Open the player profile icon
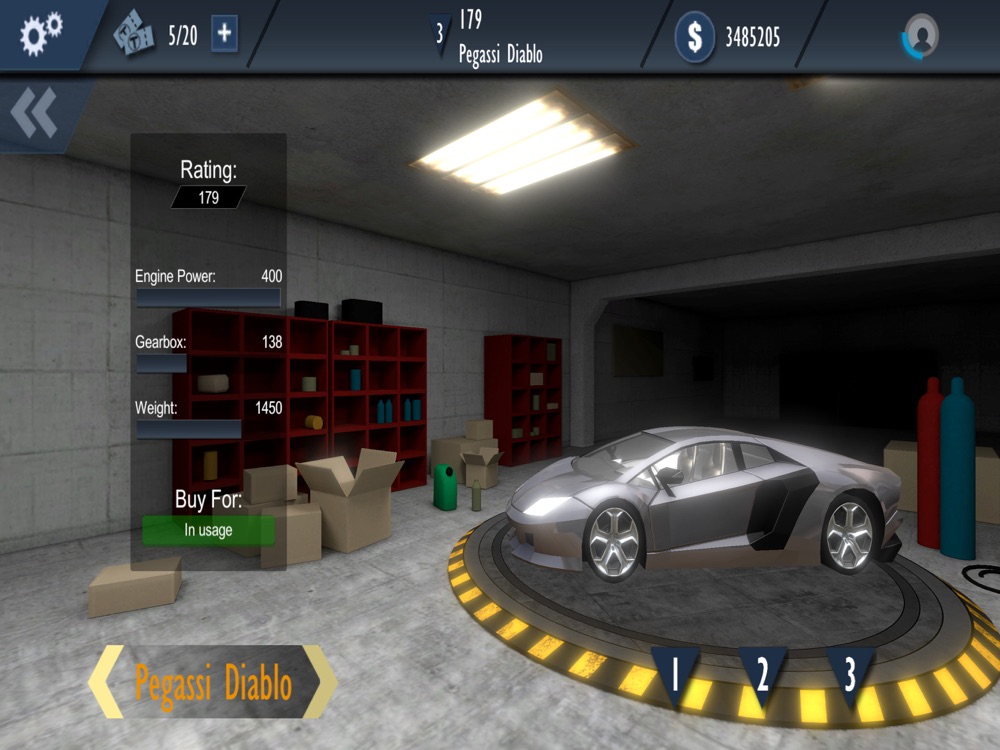Screen dimensions: 1000x750 [921, 36]
